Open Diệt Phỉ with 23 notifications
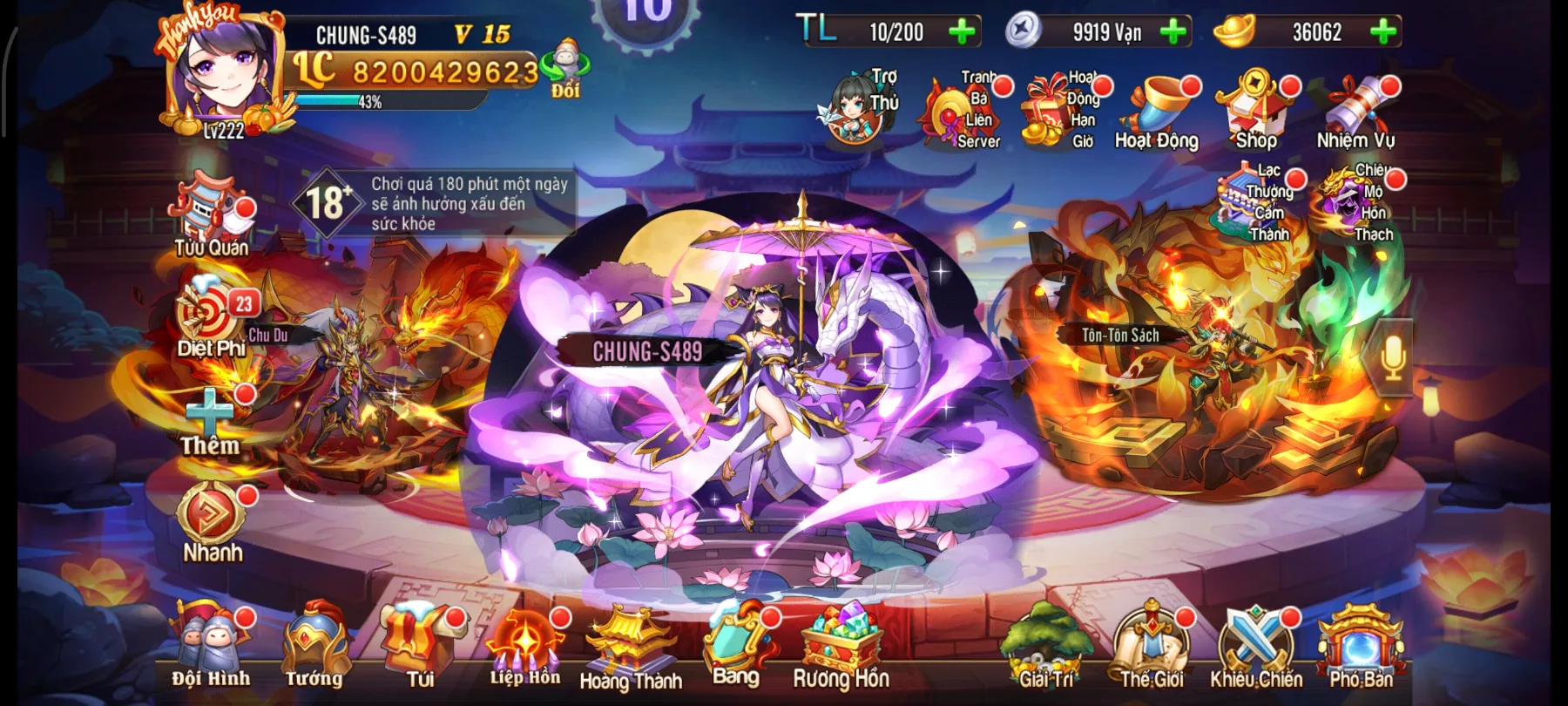The height and width of the screenshot is (706, 1568). coord(206,316)
